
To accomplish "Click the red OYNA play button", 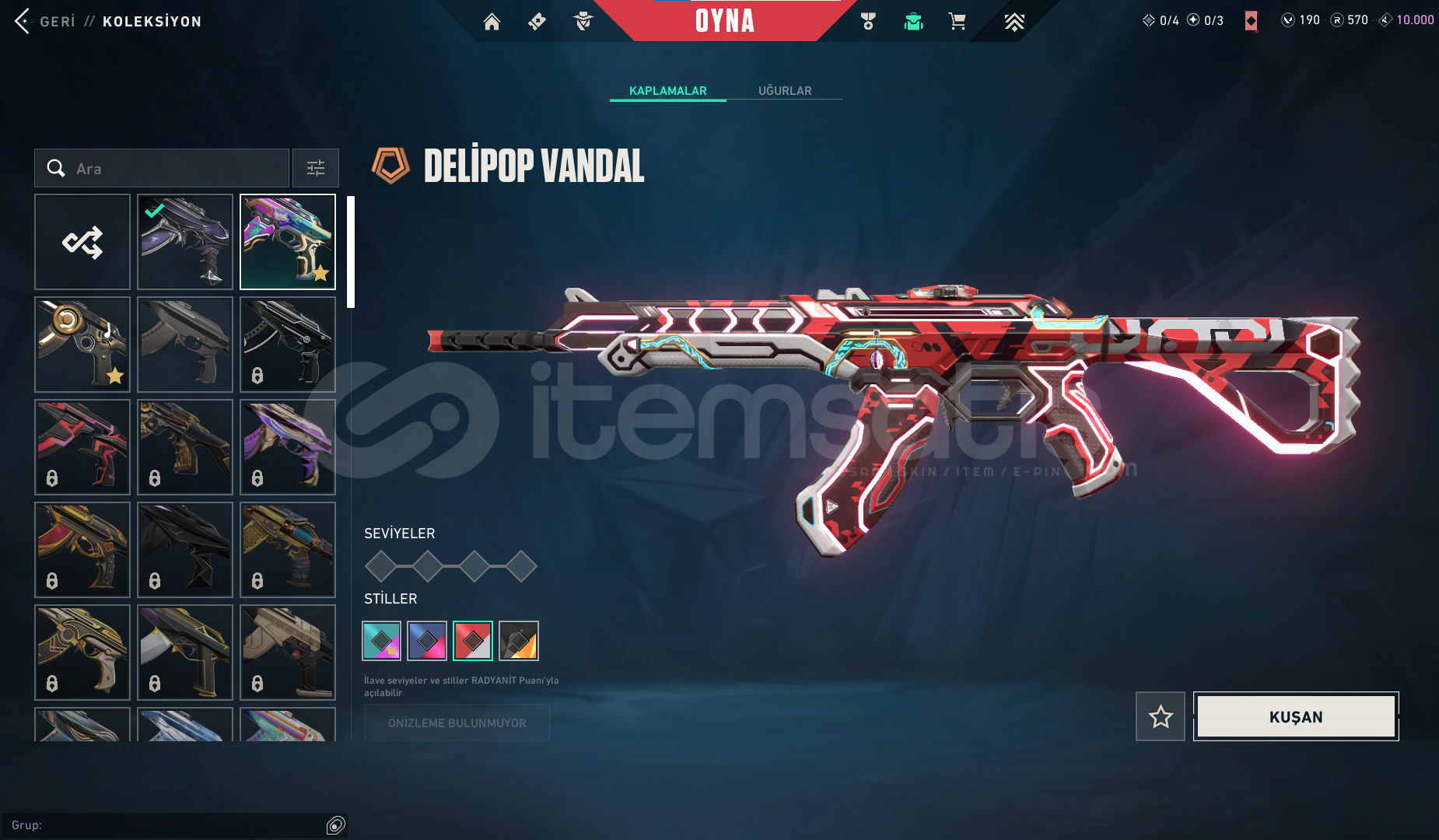I will (x=724, y=21).
